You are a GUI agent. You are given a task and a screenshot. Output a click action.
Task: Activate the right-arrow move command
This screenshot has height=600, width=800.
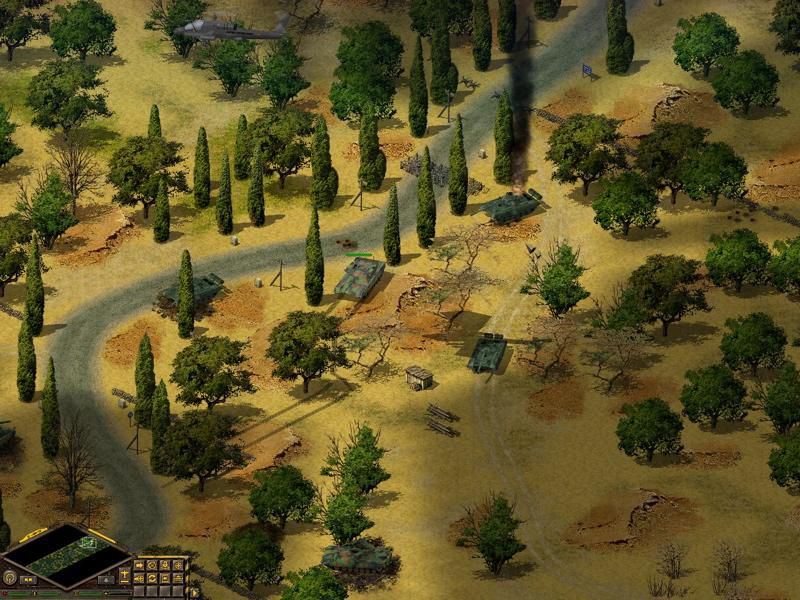coord(139,565)
